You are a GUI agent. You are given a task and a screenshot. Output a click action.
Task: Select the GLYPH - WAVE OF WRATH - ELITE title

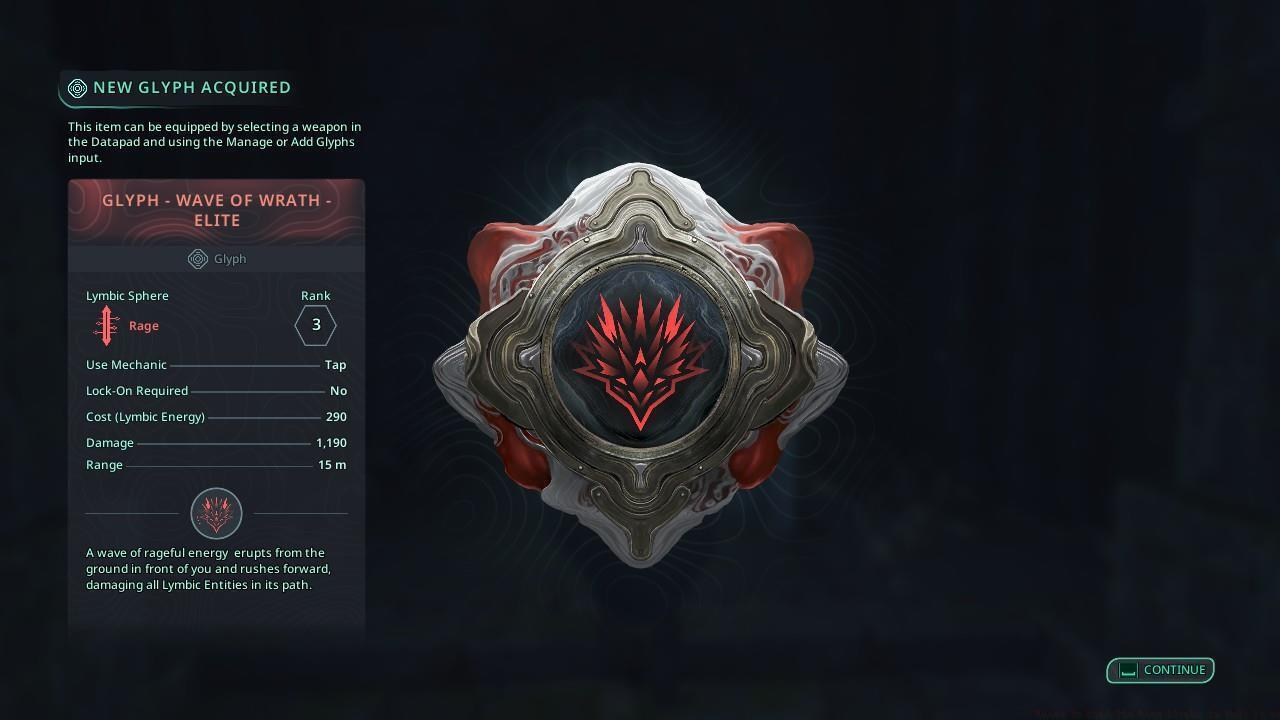[x=216, y=209]
